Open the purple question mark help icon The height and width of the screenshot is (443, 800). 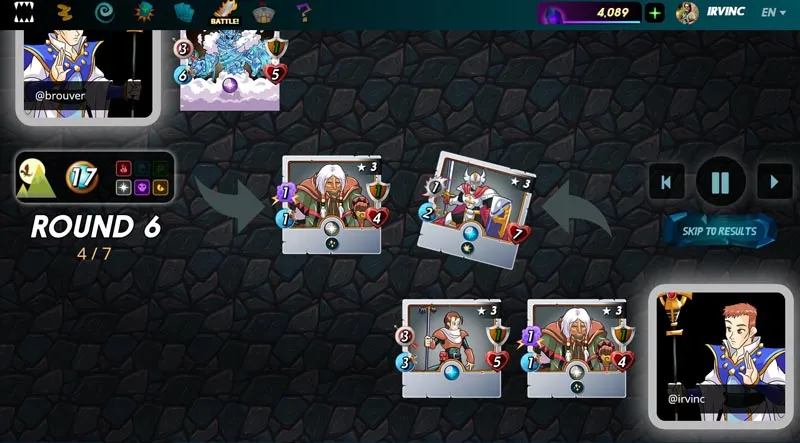(x=304, y=13)
